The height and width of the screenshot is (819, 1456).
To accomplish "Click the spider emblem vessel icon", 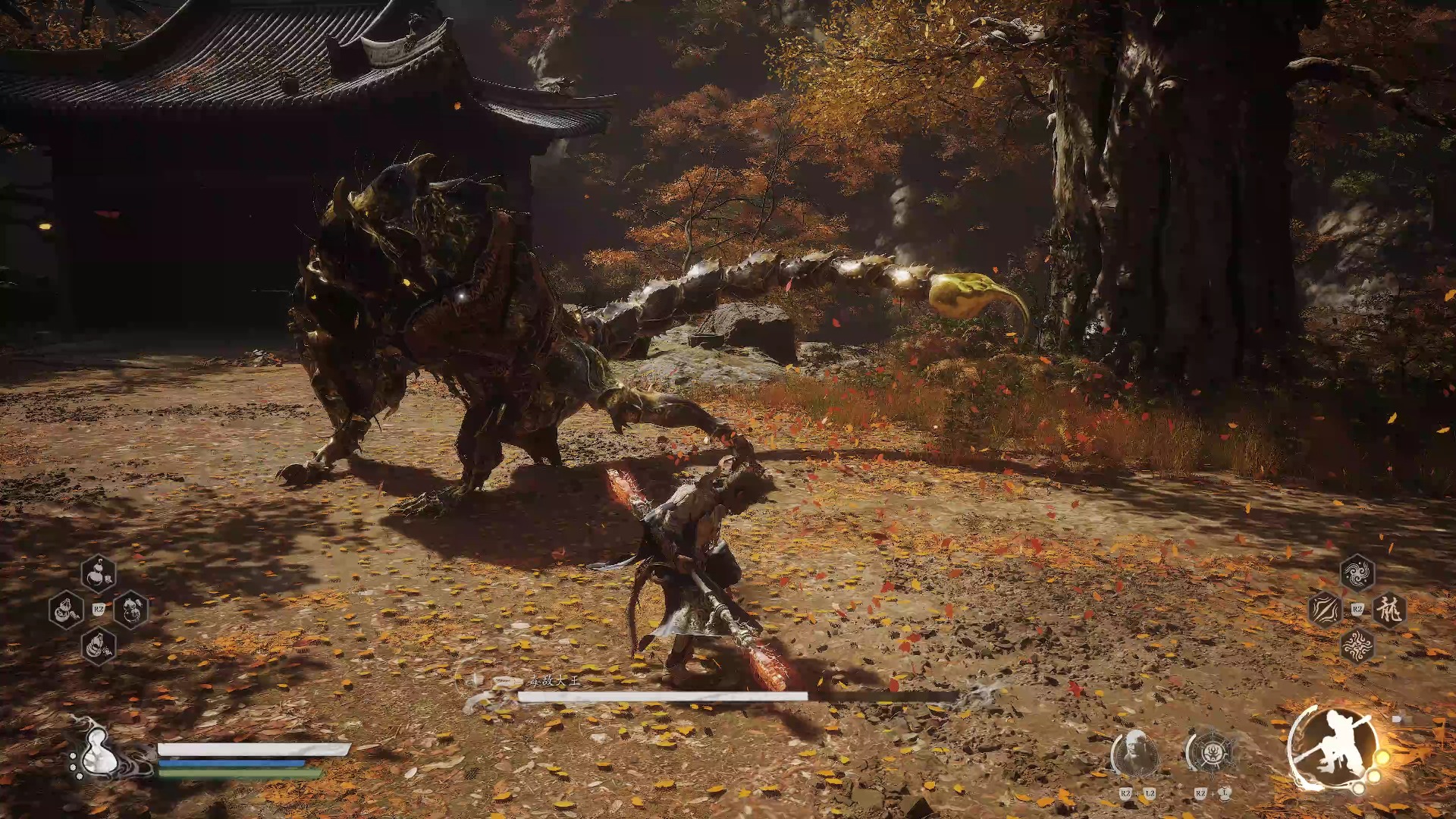I will [1211, 753].
